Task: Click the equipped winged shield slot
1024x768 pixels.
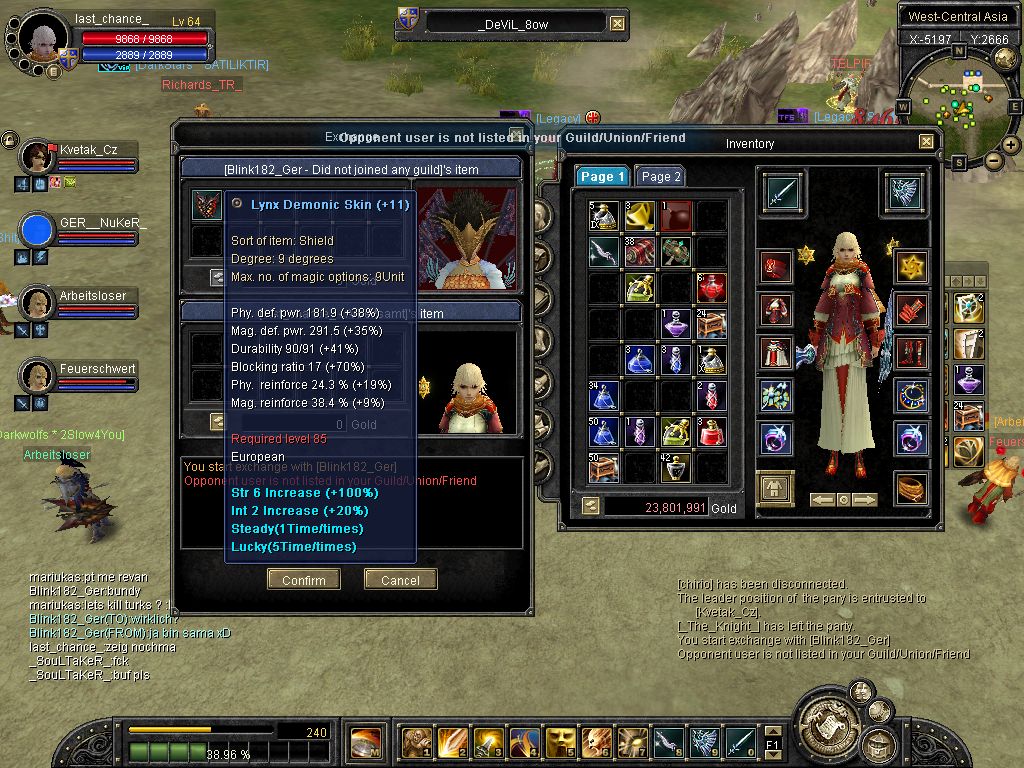Action: point(902,190)
